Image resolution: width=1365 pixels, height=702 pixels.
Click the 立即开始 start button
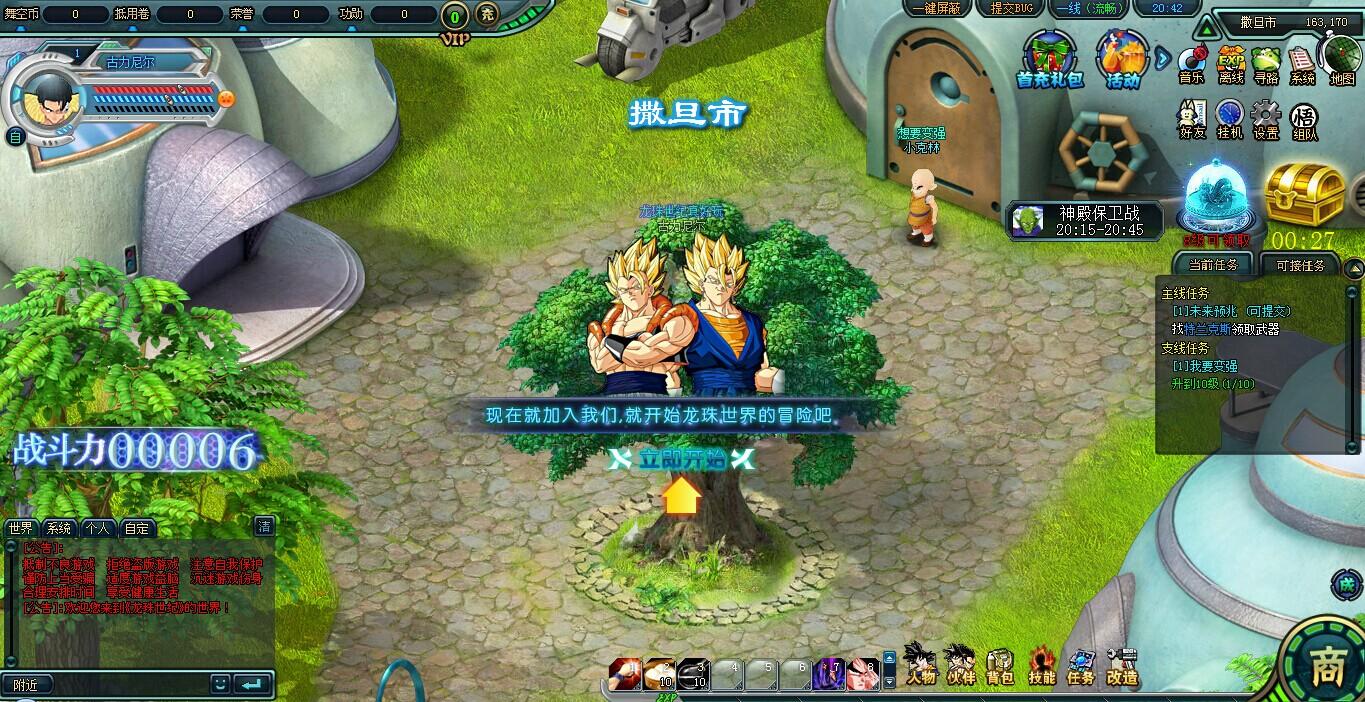[681, 459]
